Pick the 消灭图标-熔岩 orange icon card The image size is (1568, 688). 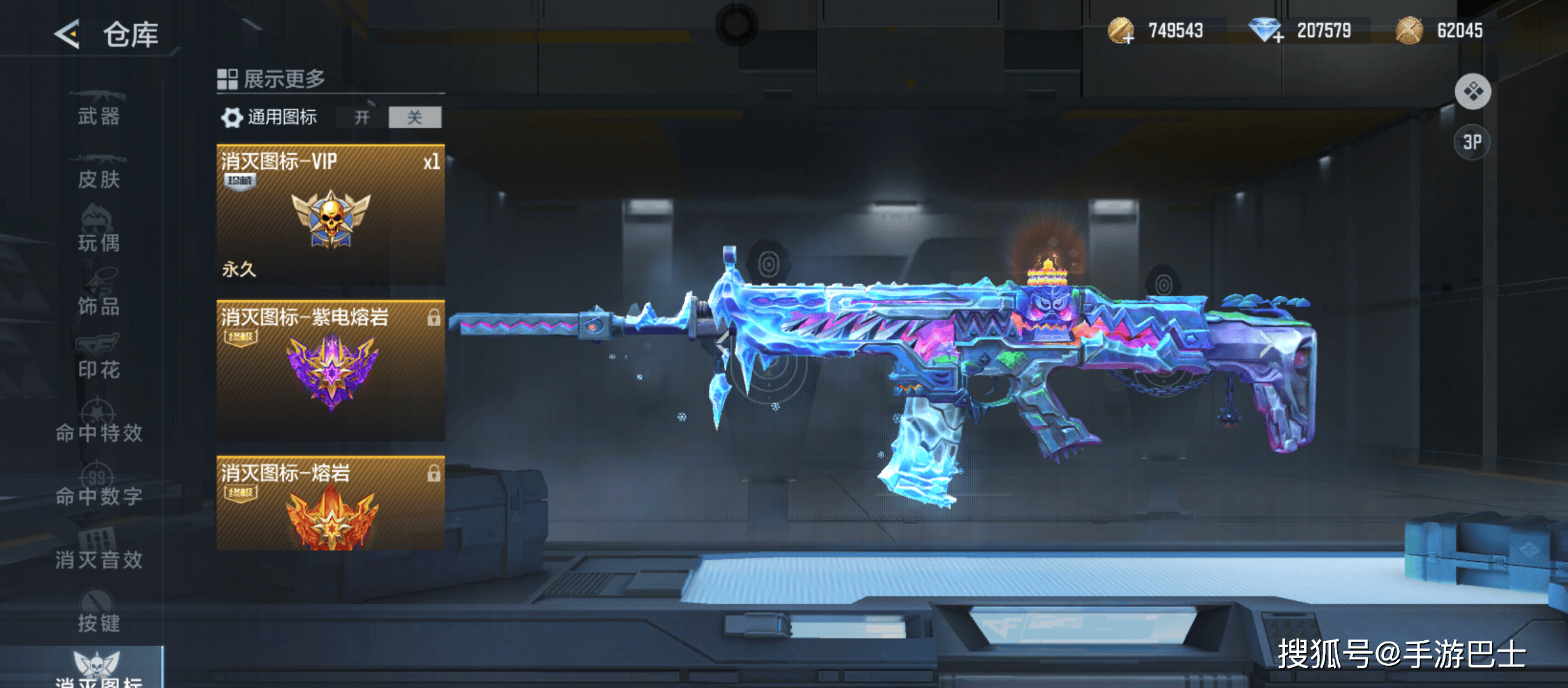[x=330, y=503]
